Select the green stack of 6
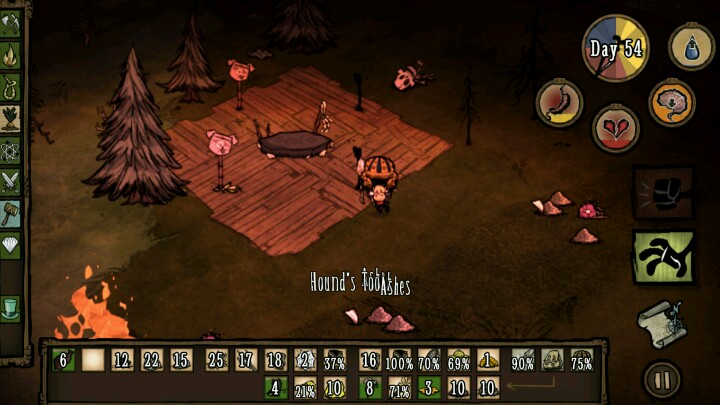Viewport: 720px width, 405px height. 62,360
